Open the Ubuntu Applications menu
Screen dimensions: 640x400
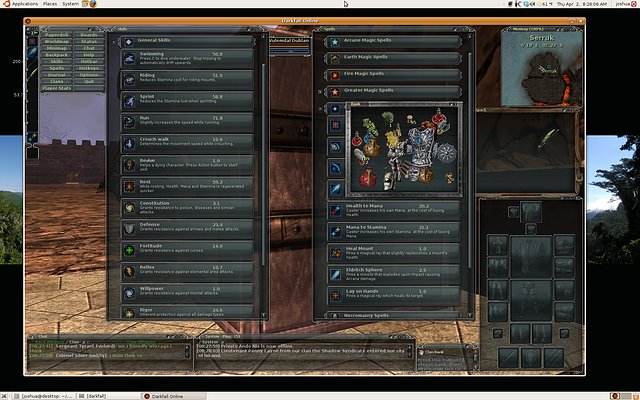[19, 4]
